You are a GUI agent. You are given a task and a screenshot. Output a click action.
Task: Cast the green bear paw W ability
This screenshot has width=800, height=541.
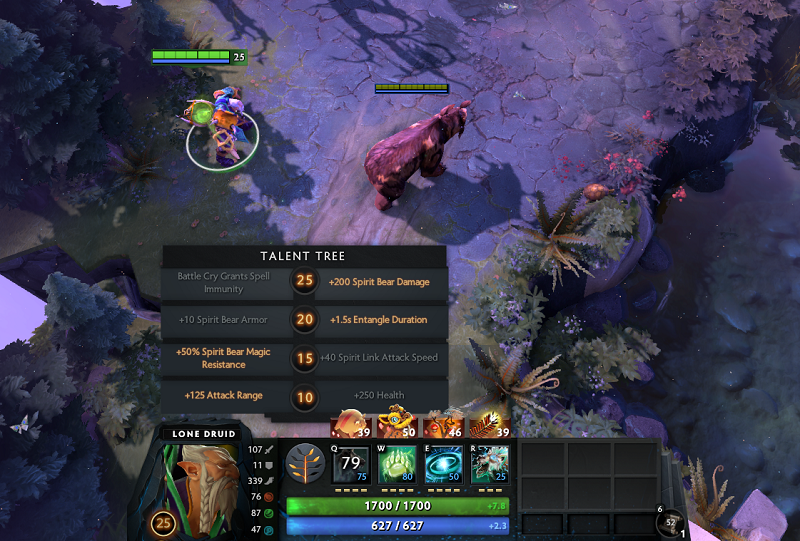[x=396, y=465]
